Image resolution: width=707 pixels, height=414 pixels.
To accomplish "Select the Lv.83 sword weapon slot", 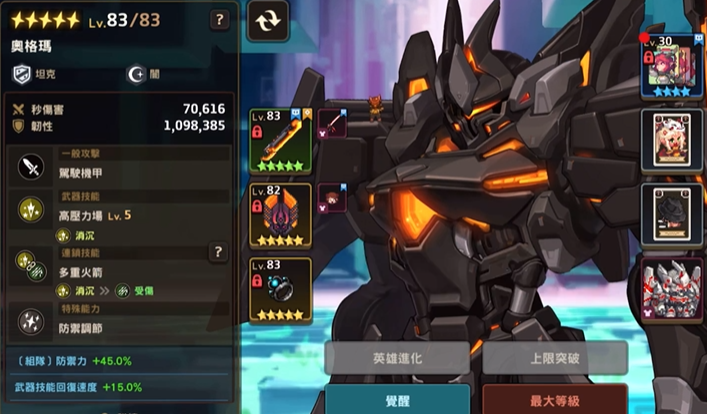I will point(280,140).
